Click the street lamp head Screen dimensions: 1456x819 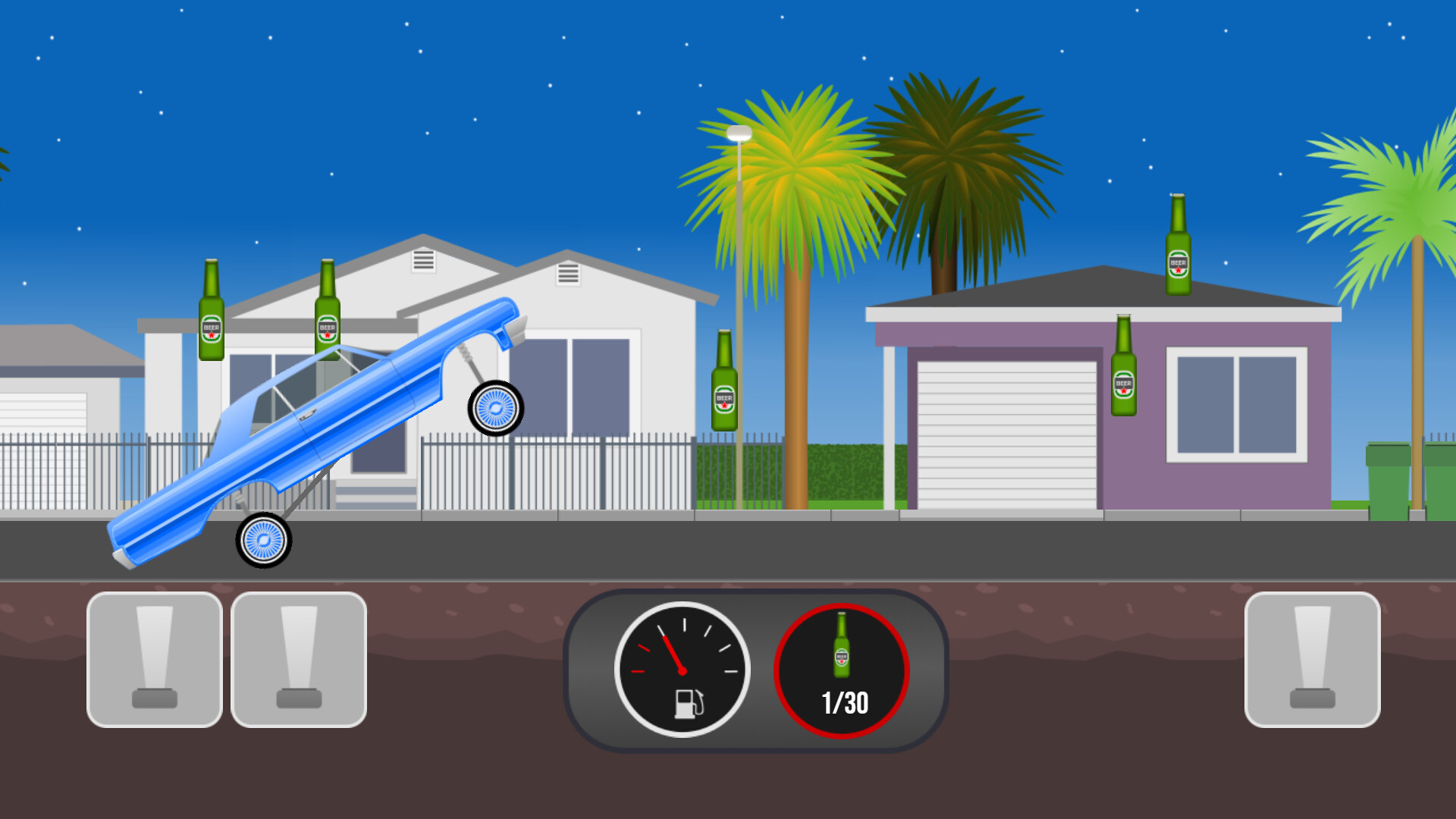[x=739, y=133]
